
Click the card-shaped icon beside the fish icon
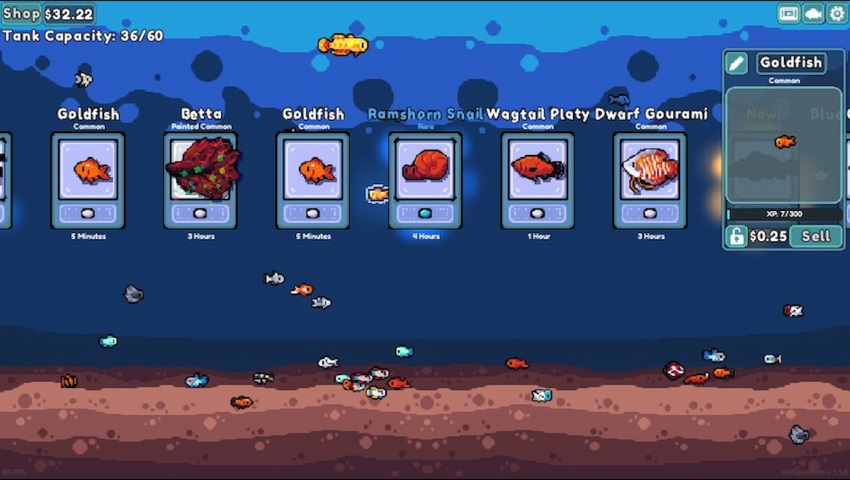789,13
